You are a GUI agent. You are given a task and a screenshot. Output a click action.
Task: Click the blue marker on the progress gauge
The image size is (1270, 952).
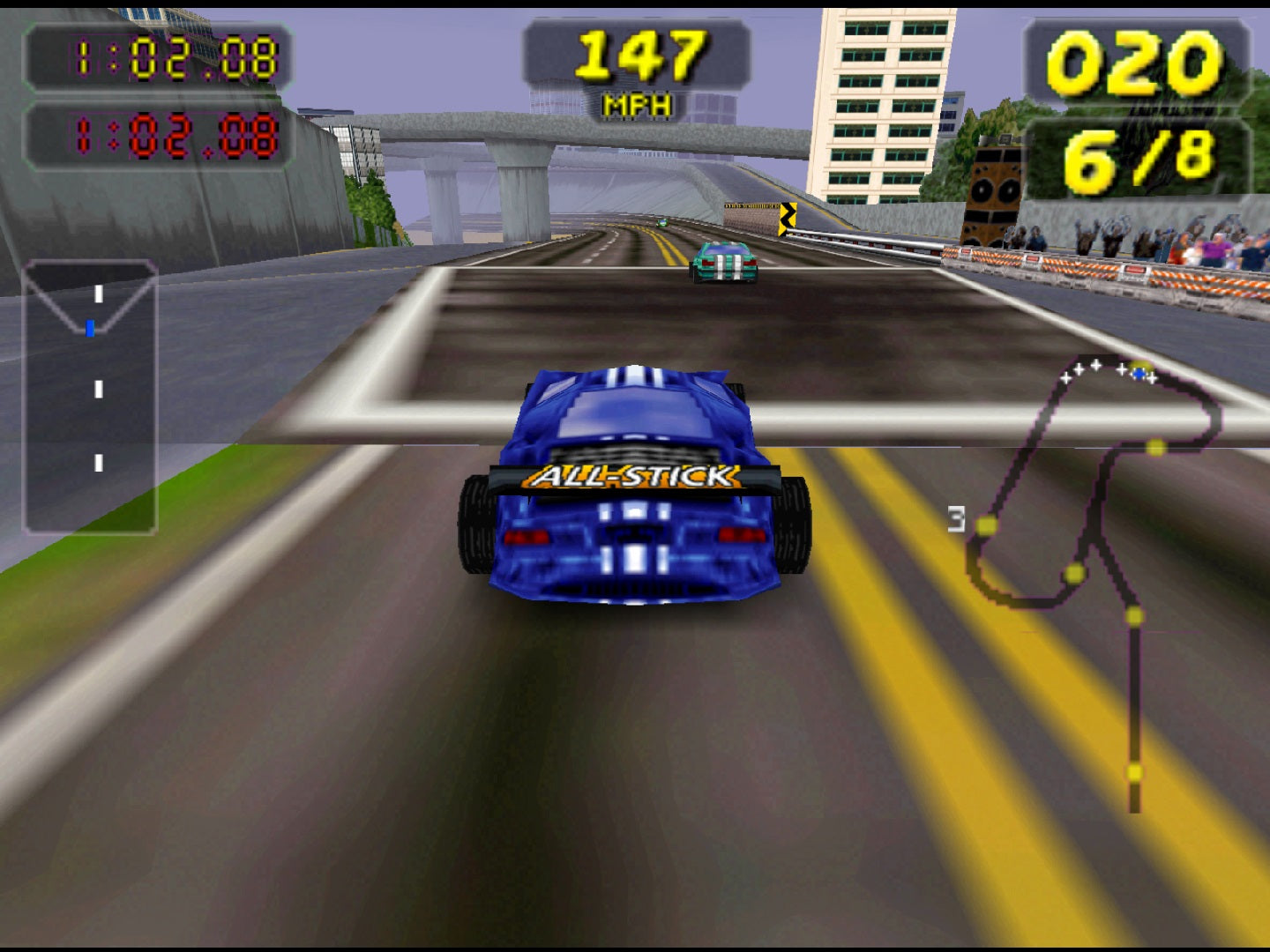click(92, 328)
